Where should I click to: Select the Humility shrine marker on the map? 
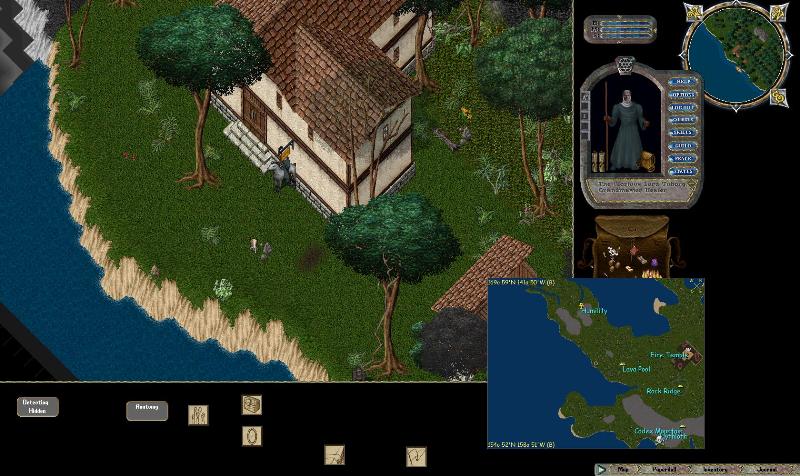pyautogui.click(x=594, y=311)
